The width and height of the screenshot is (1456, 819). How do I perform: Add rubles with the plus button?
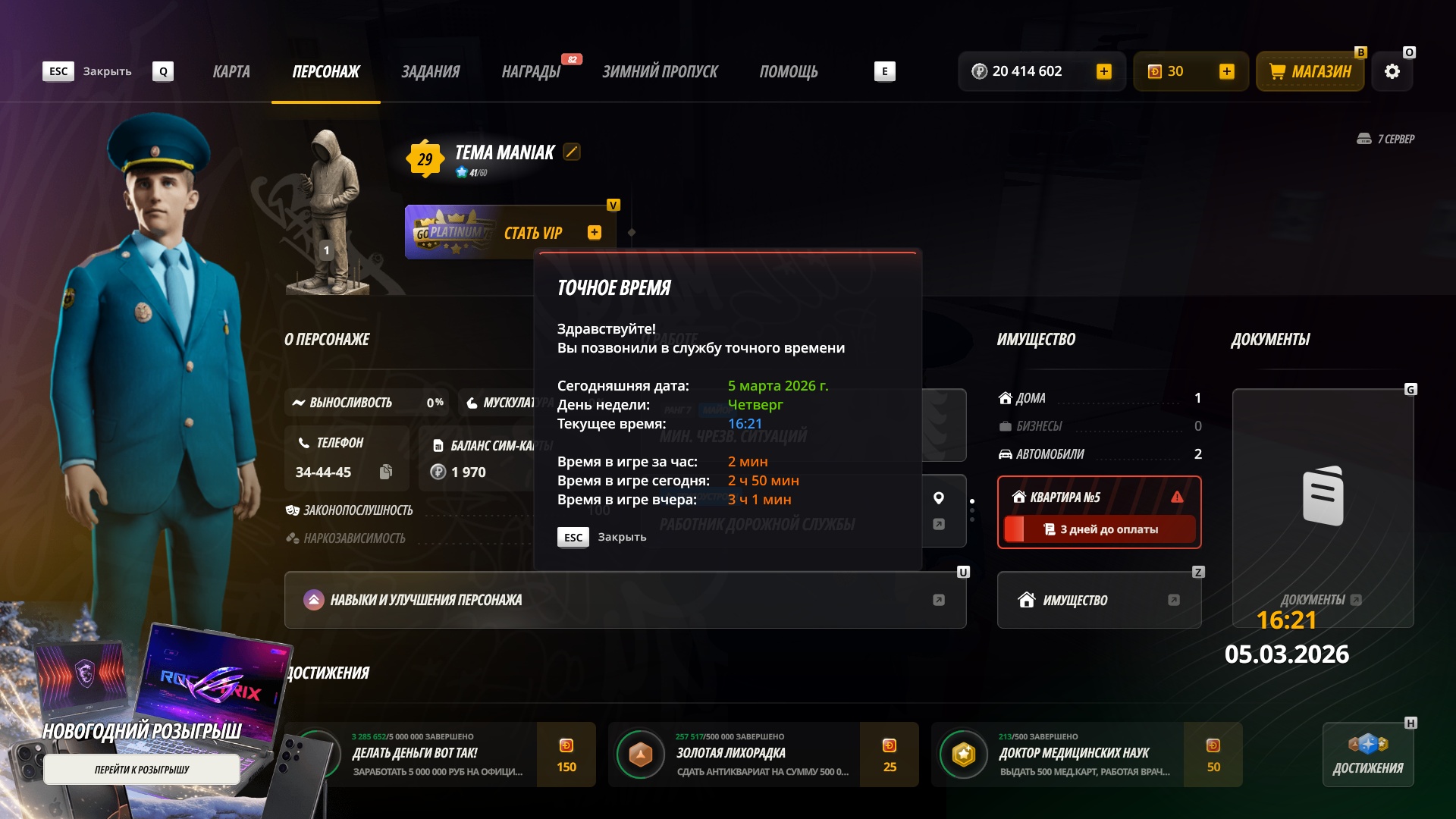tap(1104, 72)
